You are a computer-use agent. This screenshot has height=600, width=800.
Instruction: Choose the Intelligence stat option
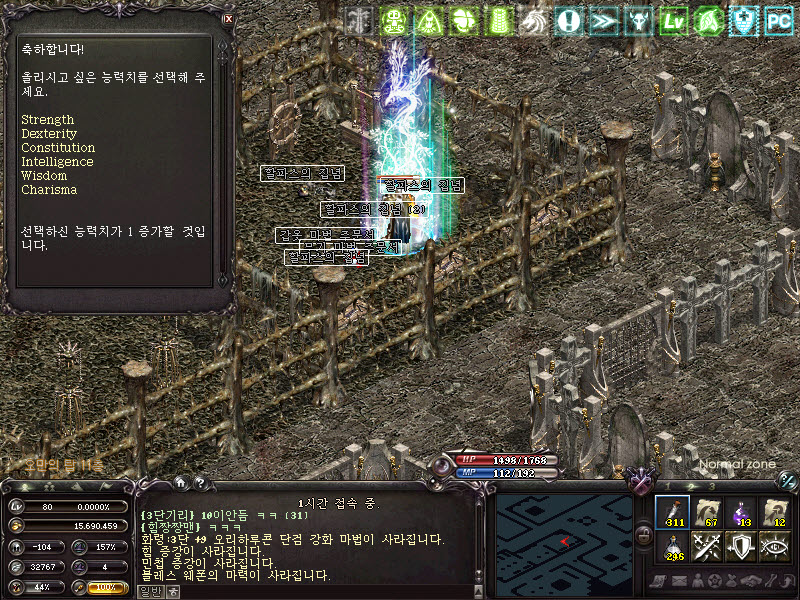[x=57, y=162]
